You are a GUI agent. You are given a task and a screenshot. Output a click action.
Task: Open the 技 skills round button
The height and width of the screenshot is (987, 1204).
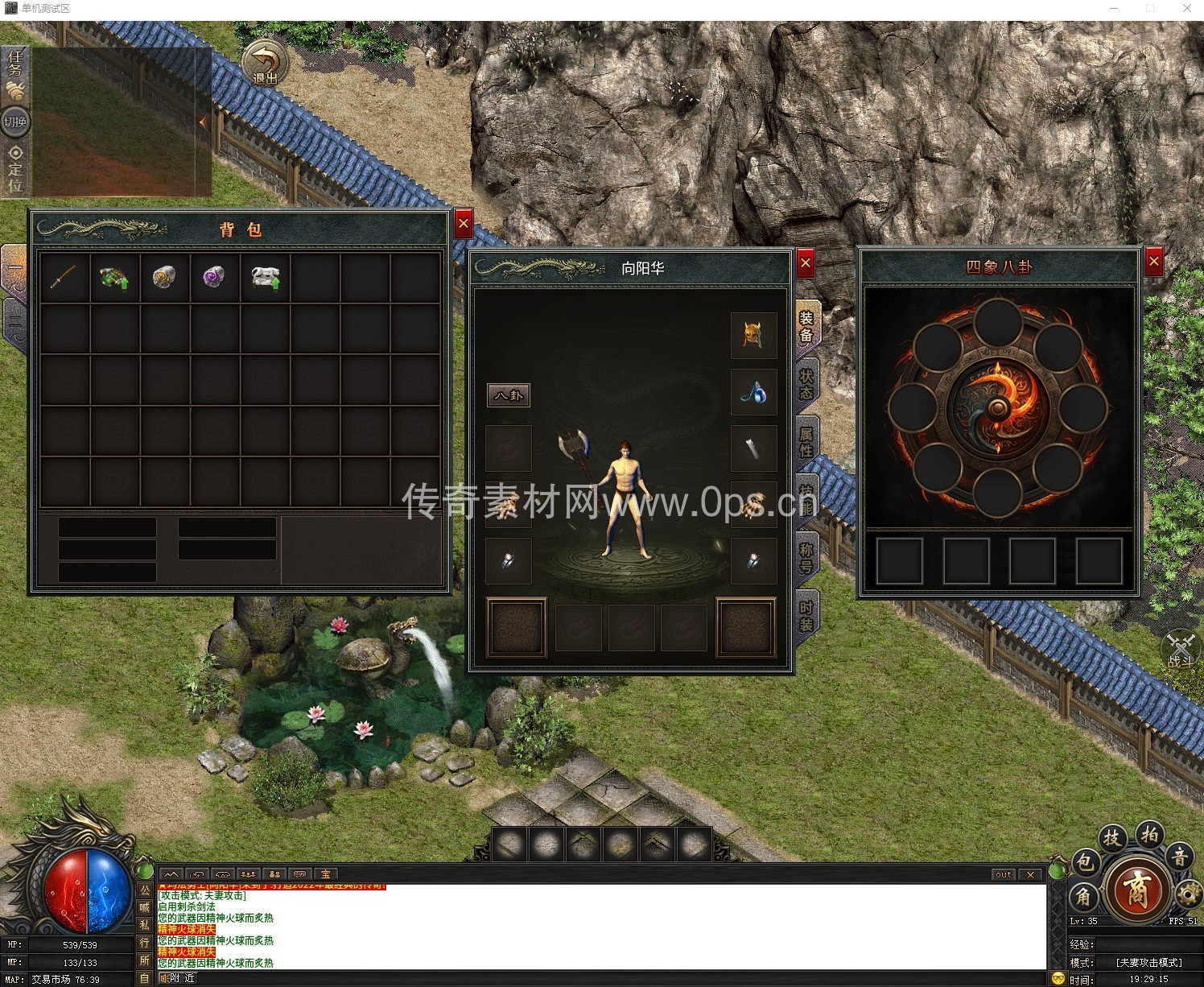pos(1111,838)
